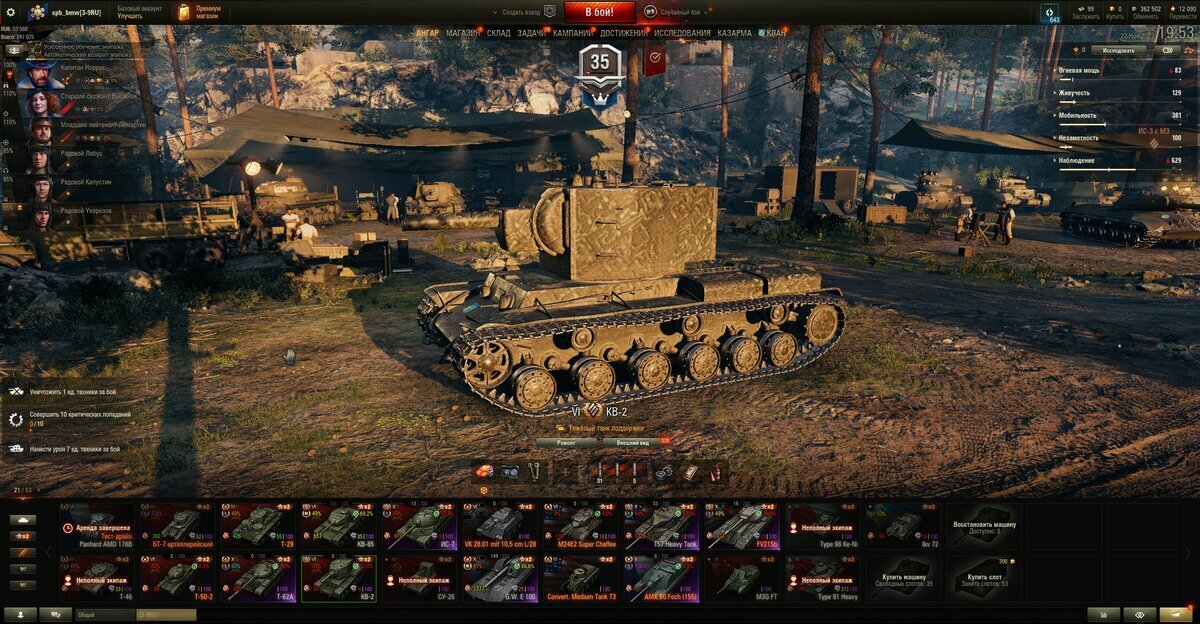Screen dimensions: 1200x624
Task: Open the ДОСТИЖЕНИЯ tab
Action: tap(623, 33)
